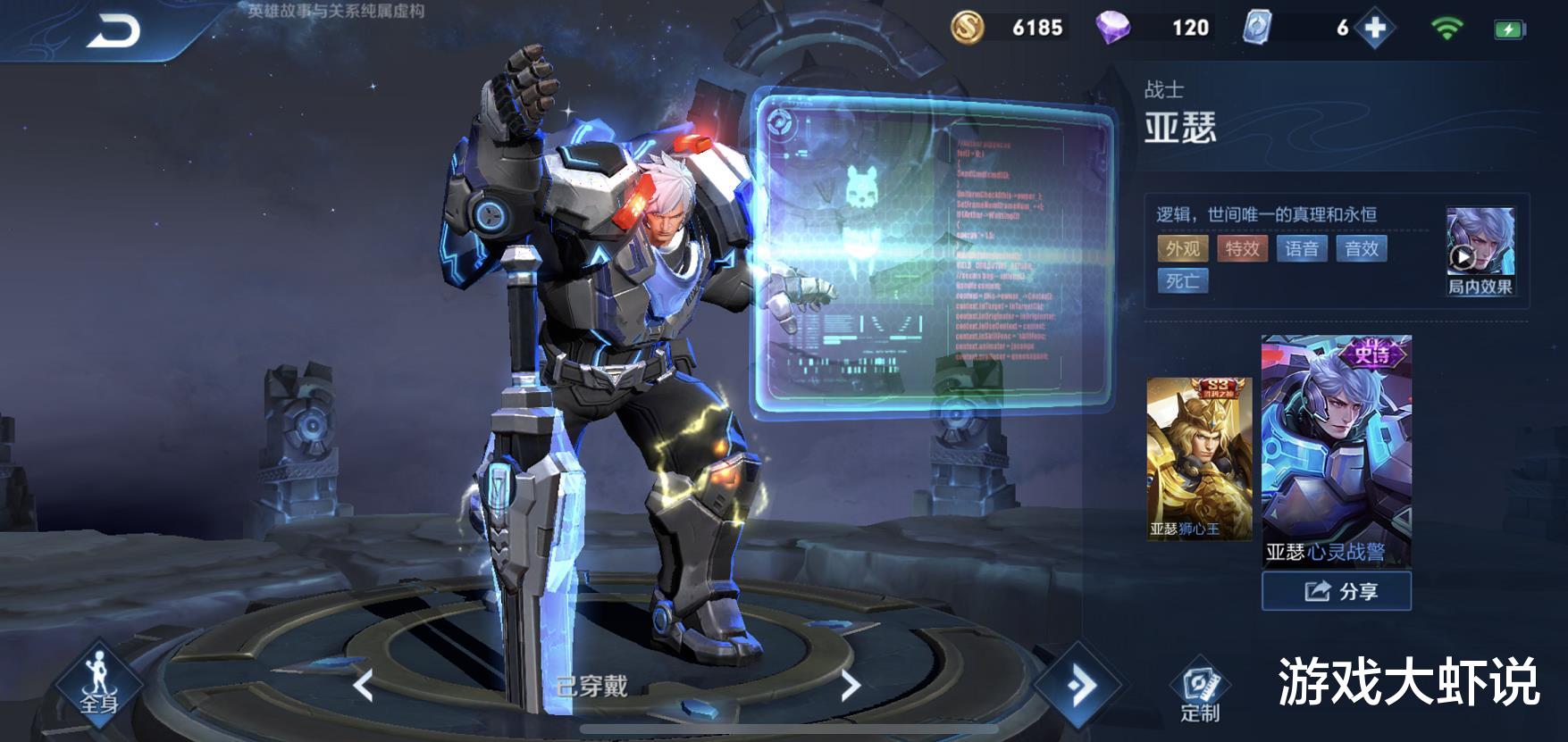
Task: Add more skin vouchers with the plus button
Action: click(x=1374, y=29)
